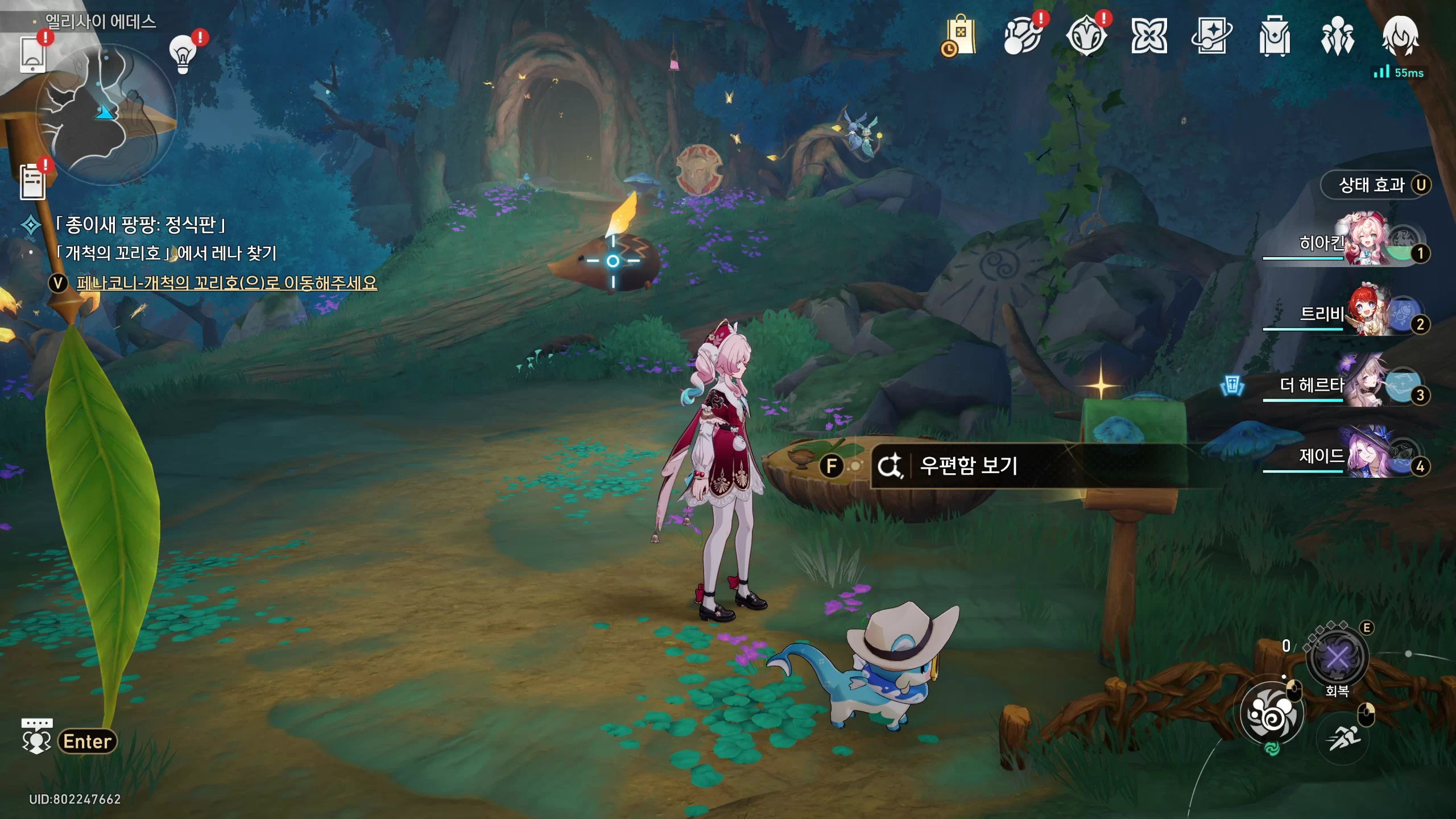Click the 페나코니-개척의 꼬리호 navigation link
The width and height of the screenshot is (1456, 819).
226,283
